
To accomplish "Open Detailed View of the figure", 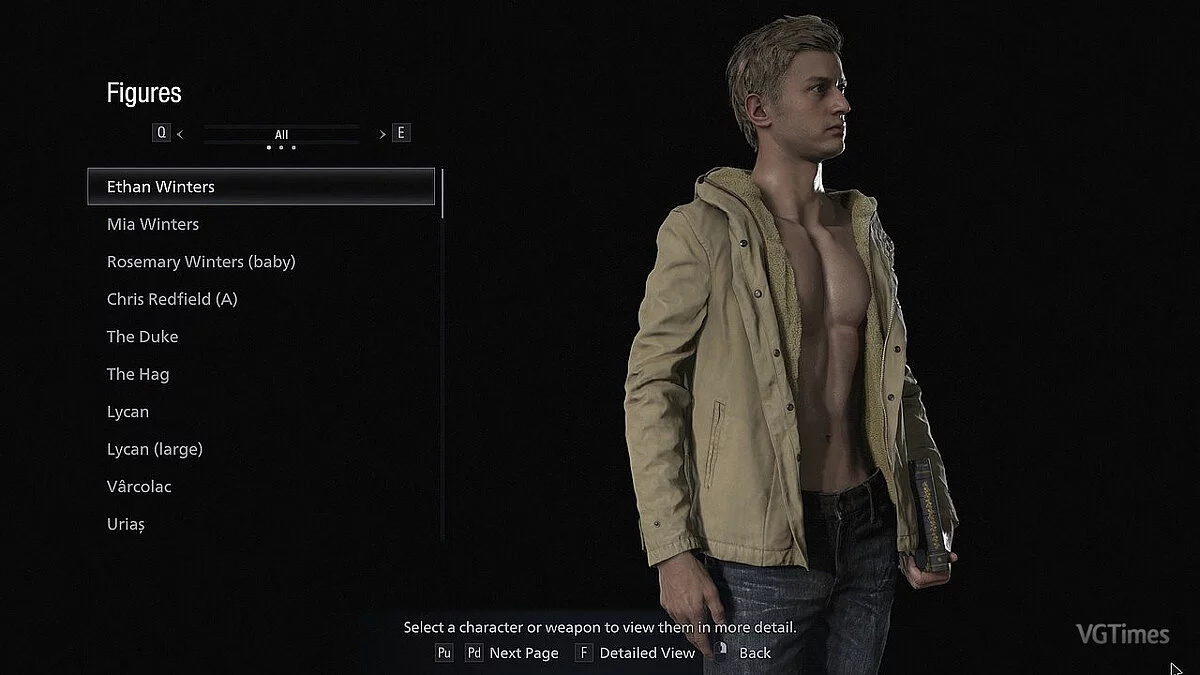I will [646, 653].
